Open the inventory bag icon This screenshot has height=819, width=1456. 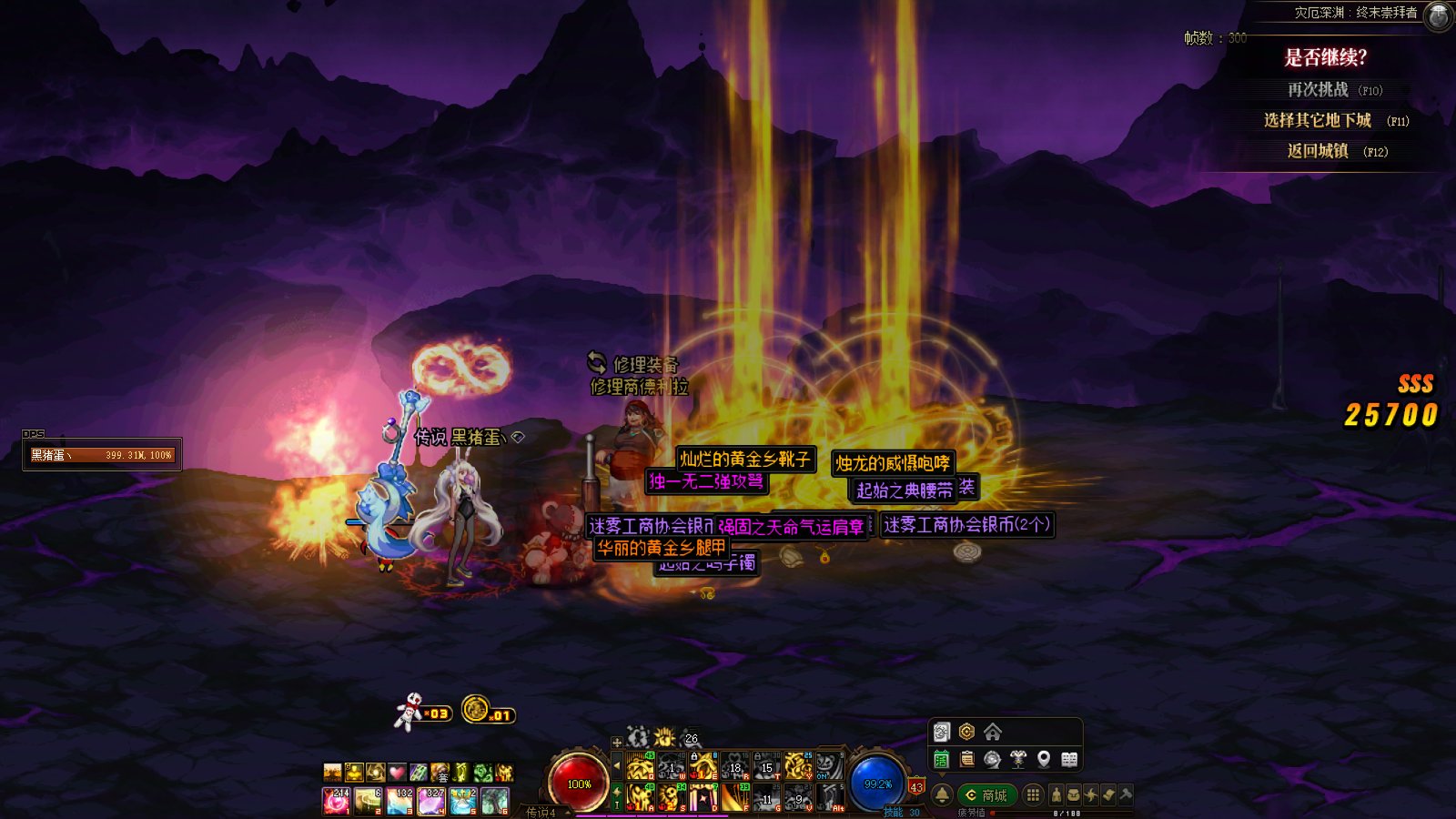pos(1074,795)
